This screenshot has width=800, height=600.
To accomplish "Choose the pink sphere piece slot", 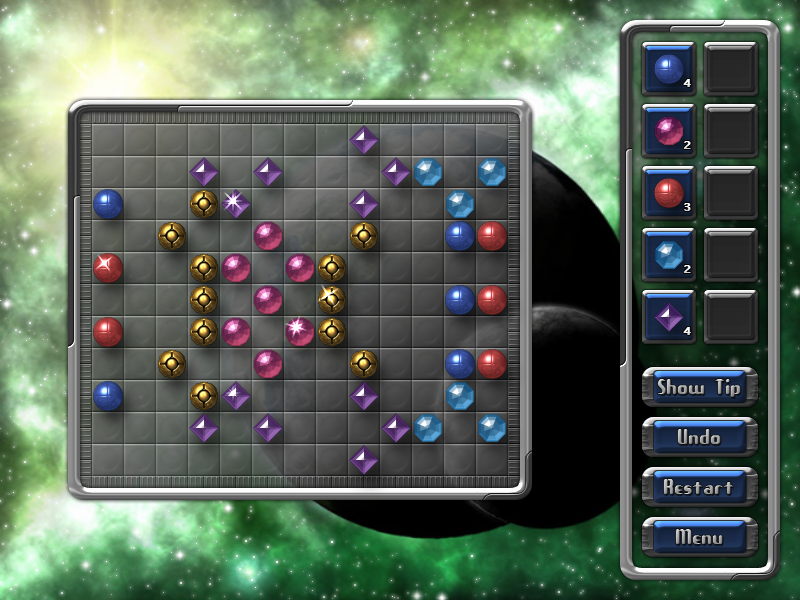I will click(668, 130).
